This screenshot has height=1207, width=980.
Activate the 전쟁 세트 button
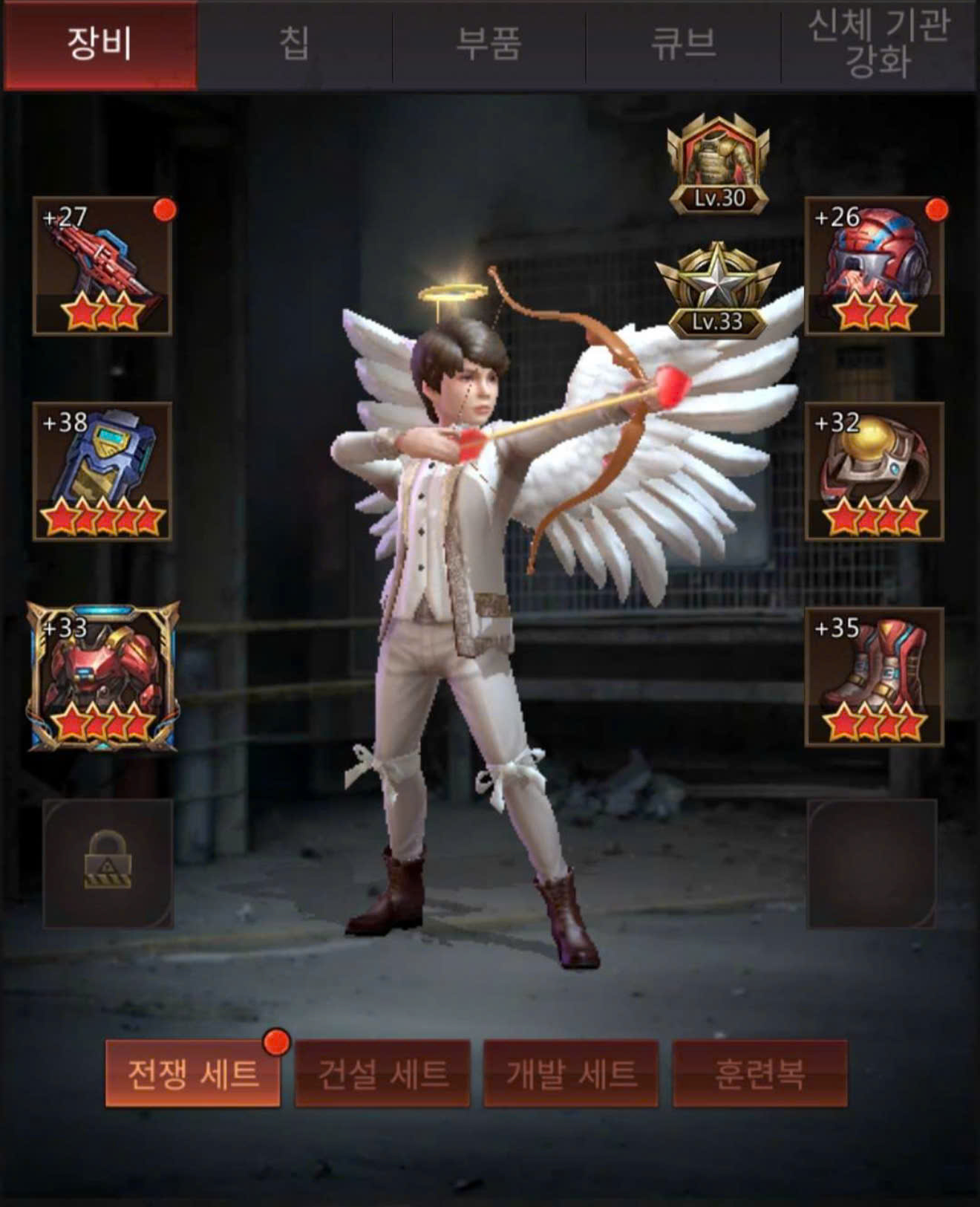(x=193, y=1073)
